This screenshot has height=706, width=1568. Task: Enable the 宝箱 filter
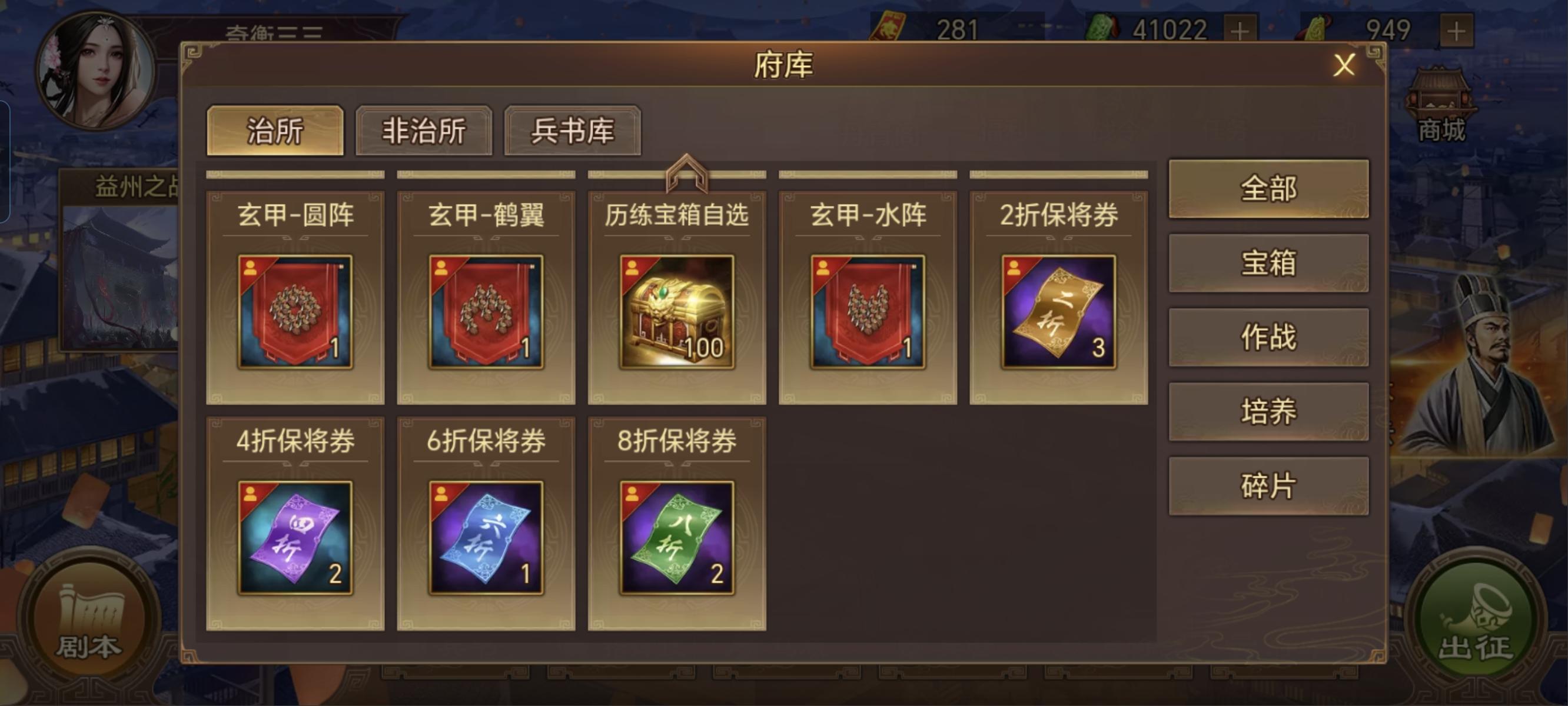[1268, 262]
